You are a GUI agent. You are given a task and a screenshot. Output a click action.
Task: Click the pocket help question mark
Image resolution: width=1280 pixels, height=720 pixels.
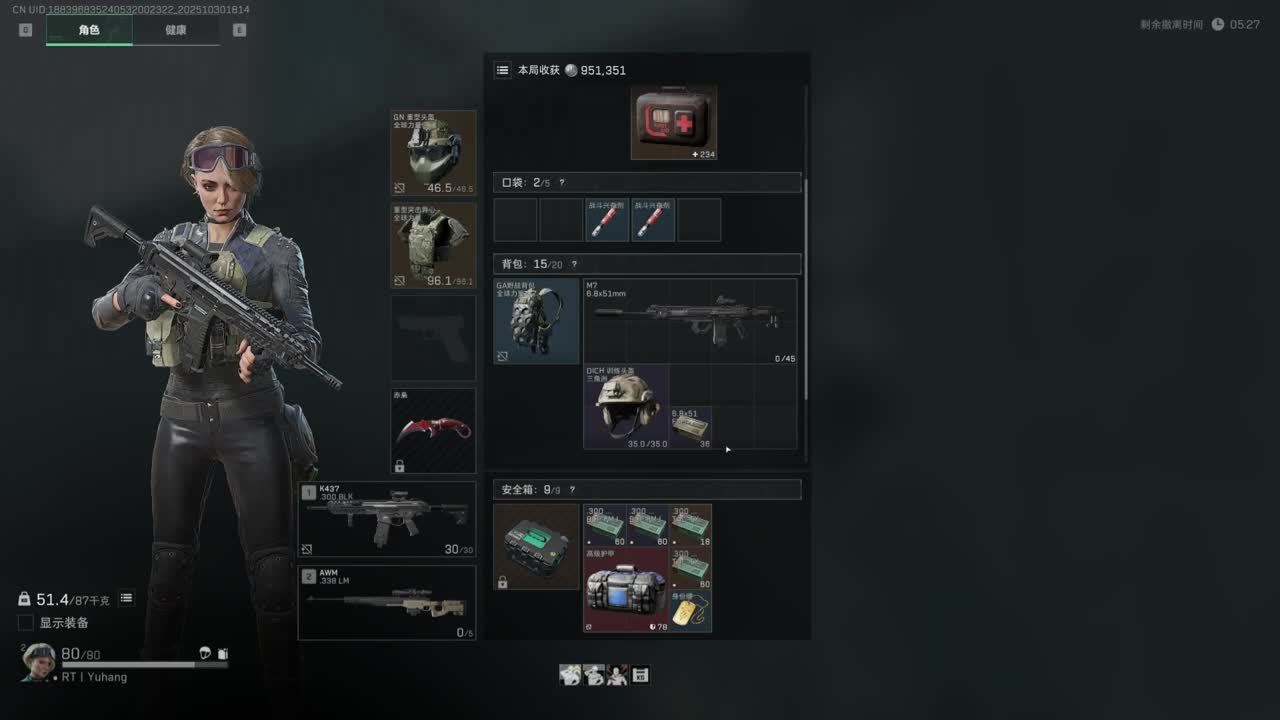(x=562, y=183)
